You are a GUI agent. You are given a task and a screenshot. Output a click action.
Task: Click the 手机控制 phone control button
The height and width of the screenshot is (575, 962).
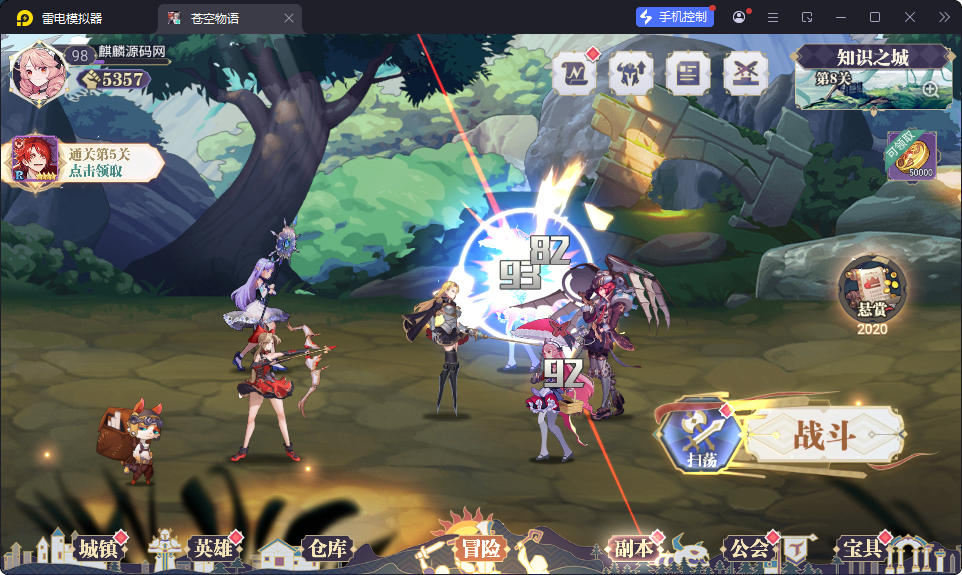coord(675,17)
